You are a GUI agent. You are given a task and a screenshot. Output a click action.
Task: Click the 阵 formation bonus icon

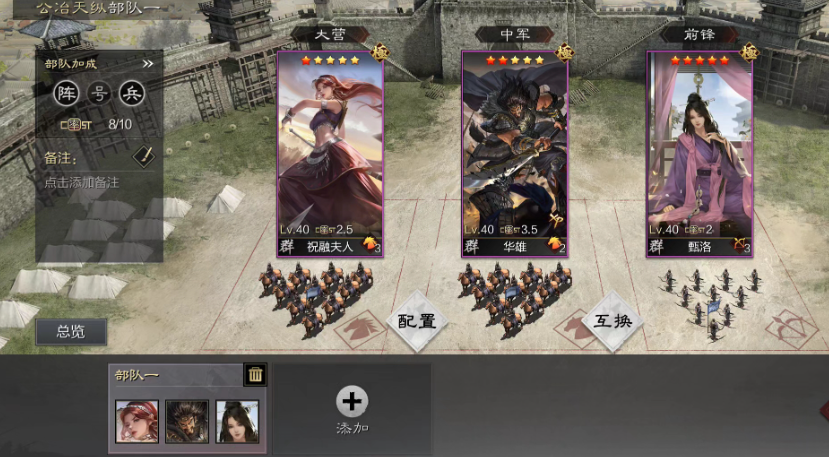click(x=66, y=94)
